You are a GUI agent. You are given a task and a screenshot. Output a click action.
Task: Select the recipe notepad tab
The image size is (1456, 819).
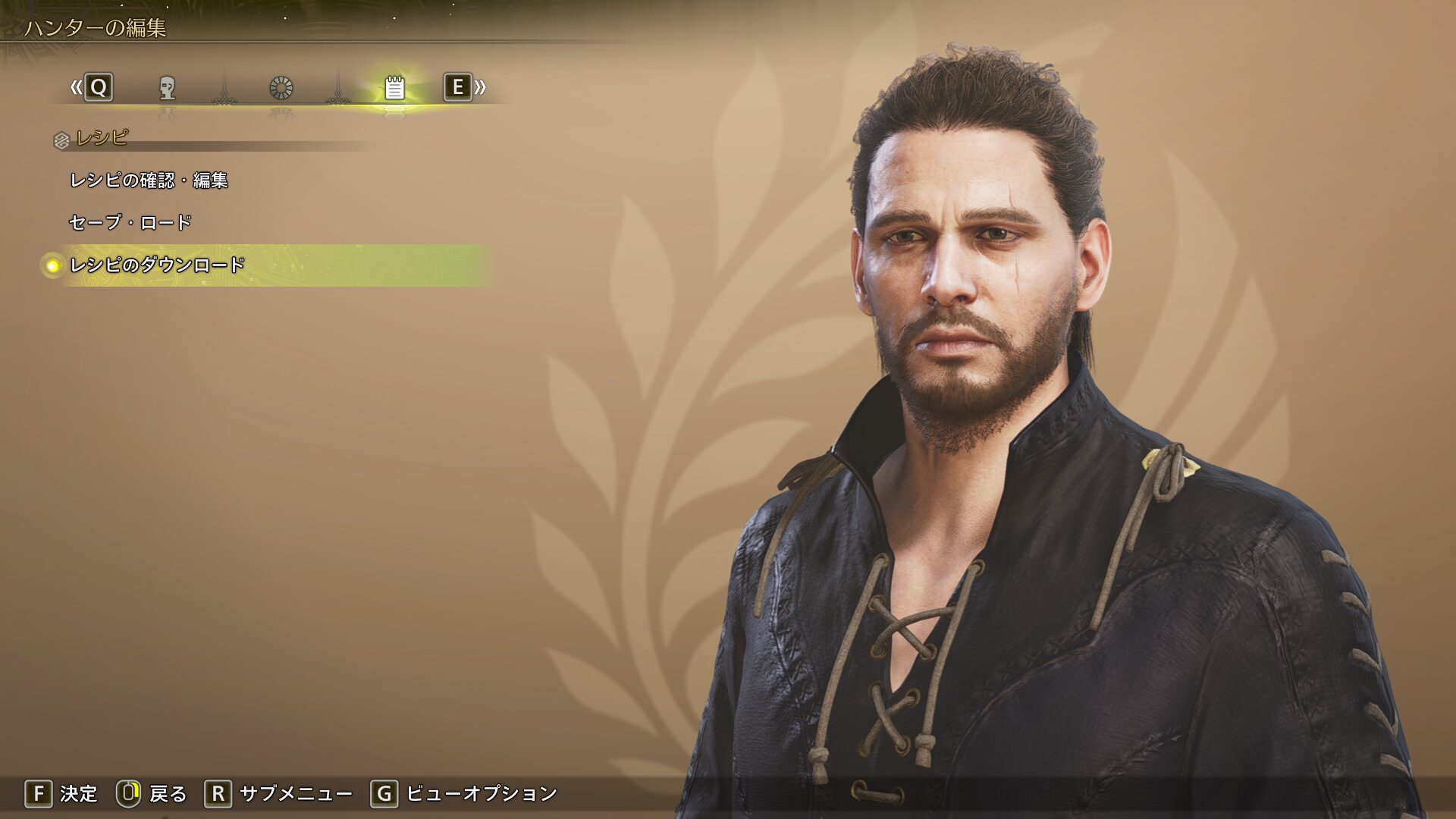click(x=394, y=88)
